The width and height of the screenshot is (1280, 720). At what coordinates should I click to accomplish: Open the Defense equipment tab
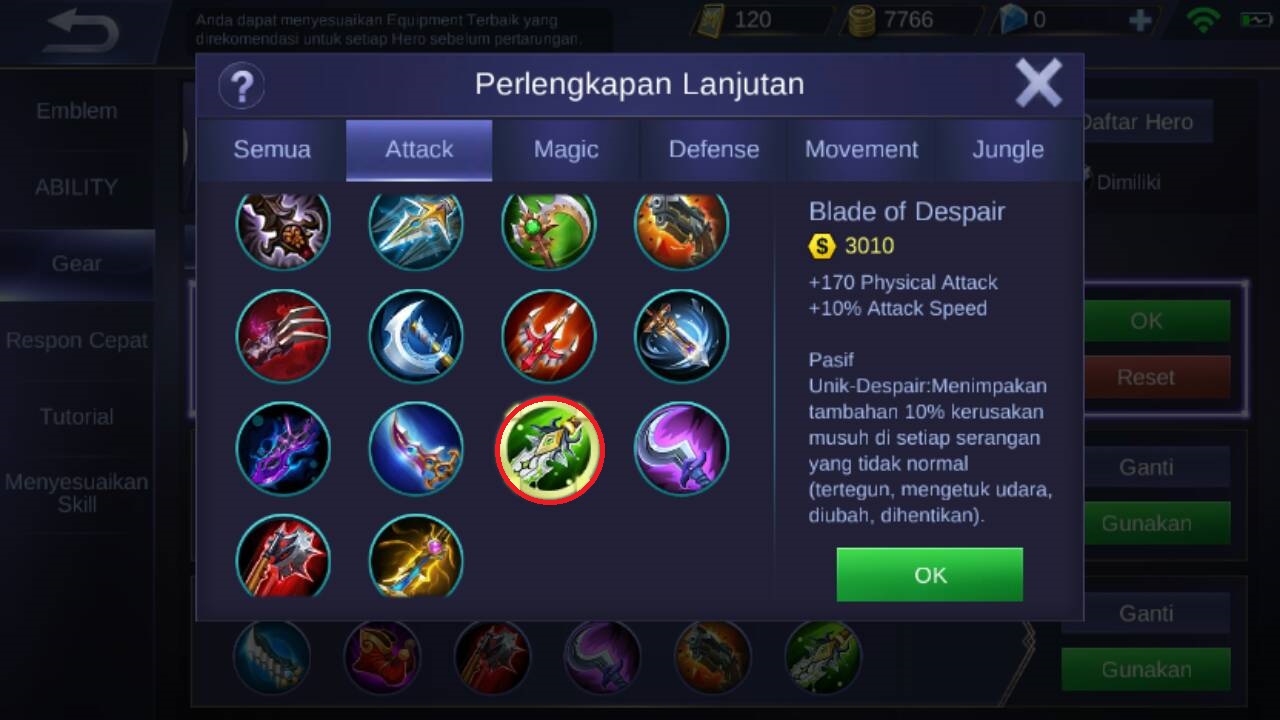pos(714,150)
